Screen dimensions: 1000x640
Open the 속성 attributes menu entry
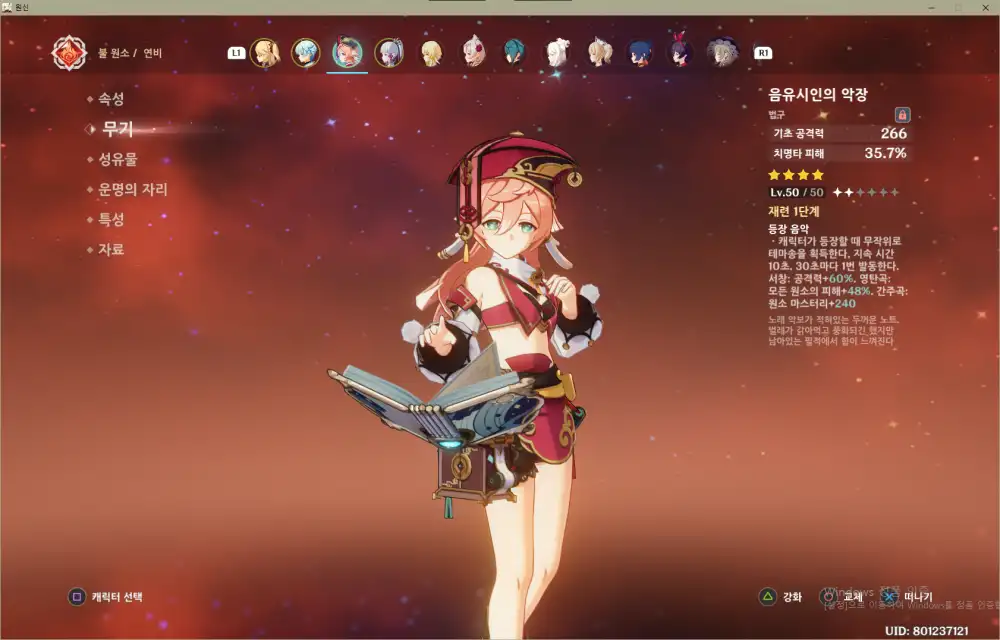coord(110,99)
